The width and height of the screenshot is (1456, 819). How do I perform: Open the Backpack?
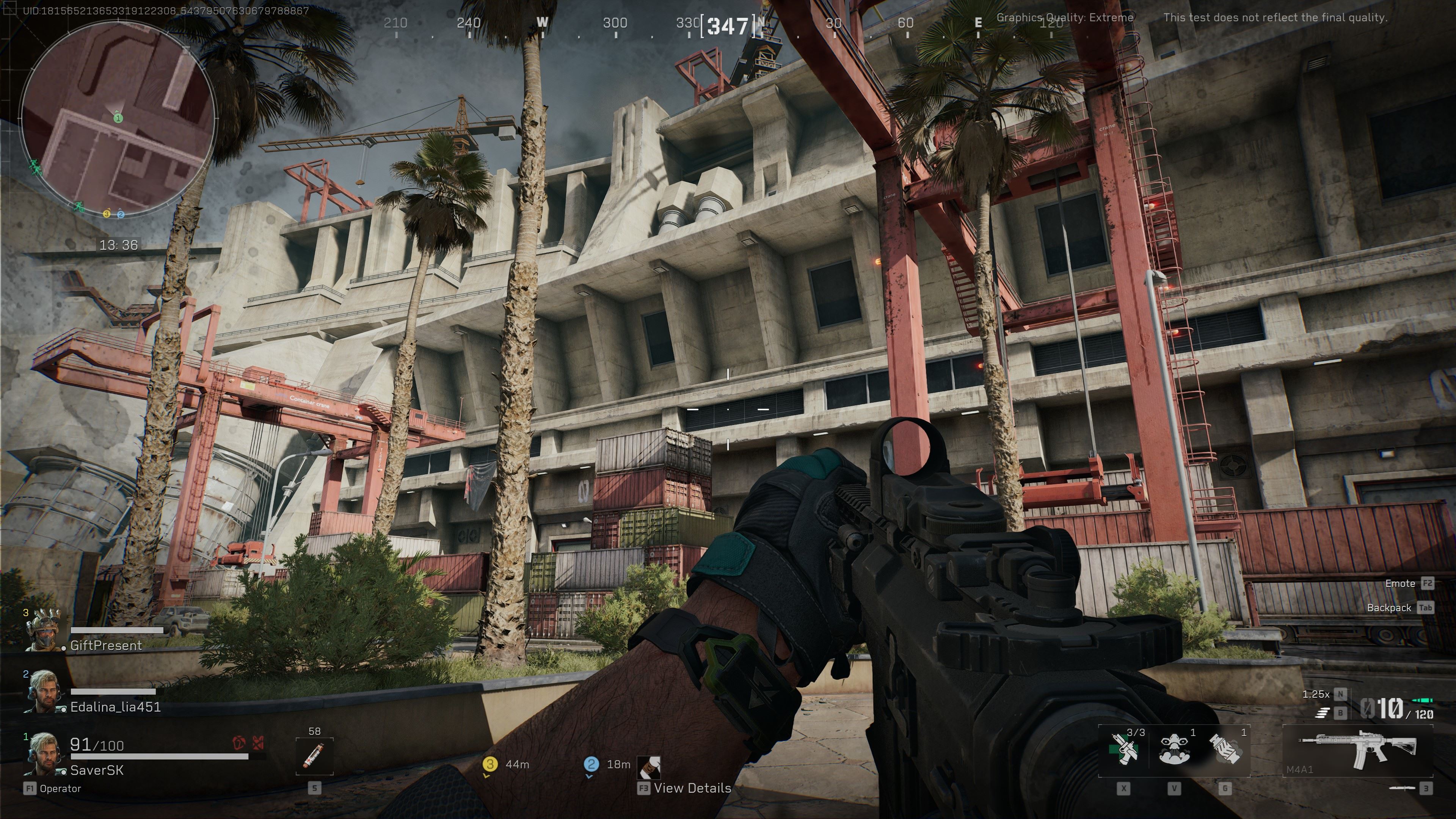[1389, 607]
